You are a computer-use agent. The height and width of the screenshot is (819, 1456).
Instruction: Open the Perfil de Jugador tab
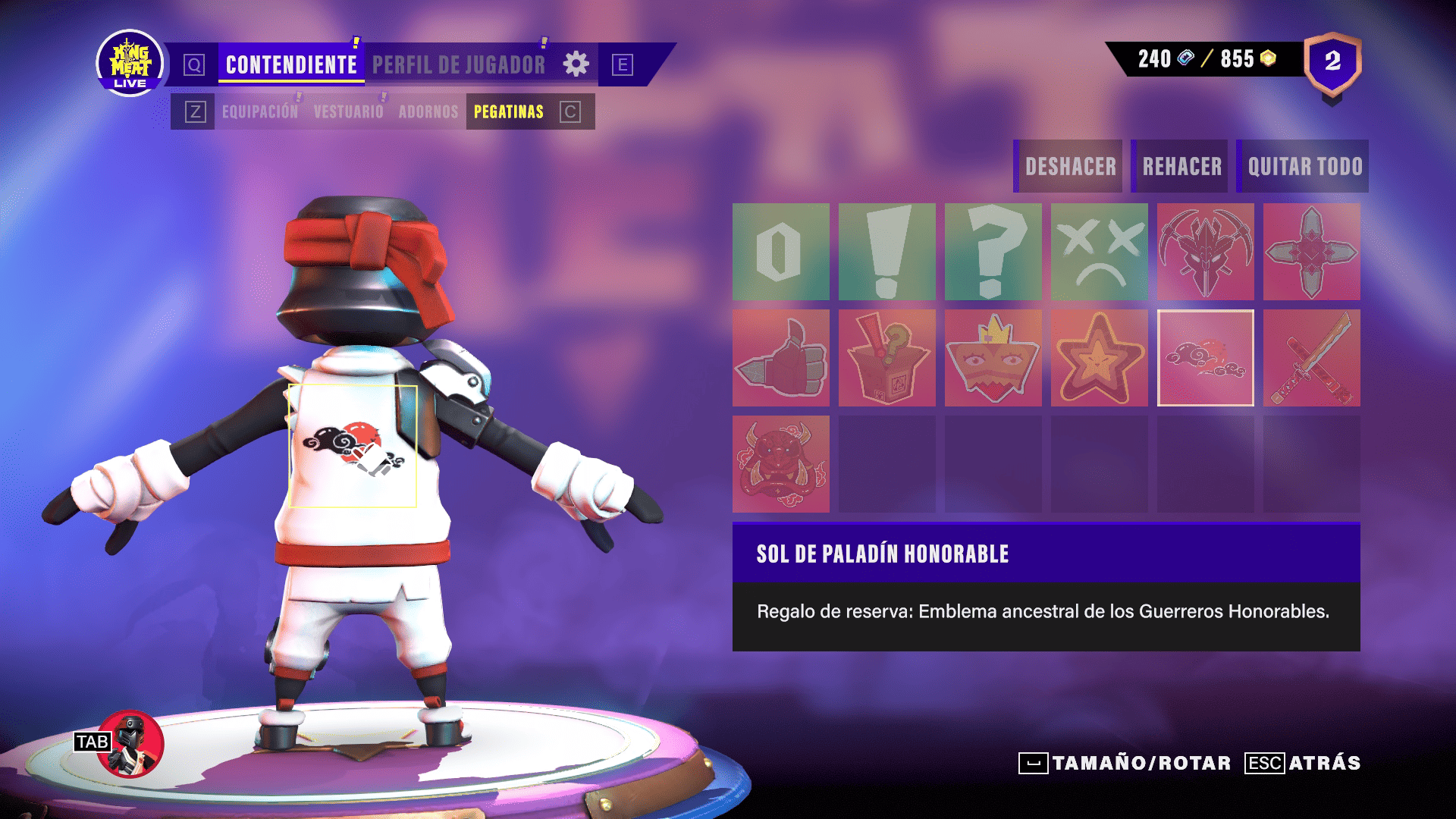[x=458, y=64]
